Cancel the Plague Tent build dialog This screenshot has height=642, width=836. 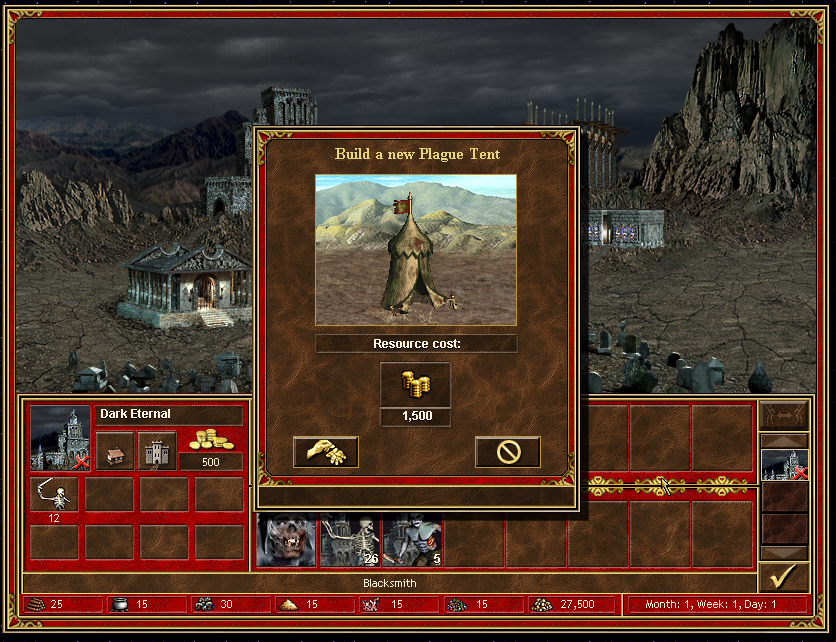click(507, 452)
